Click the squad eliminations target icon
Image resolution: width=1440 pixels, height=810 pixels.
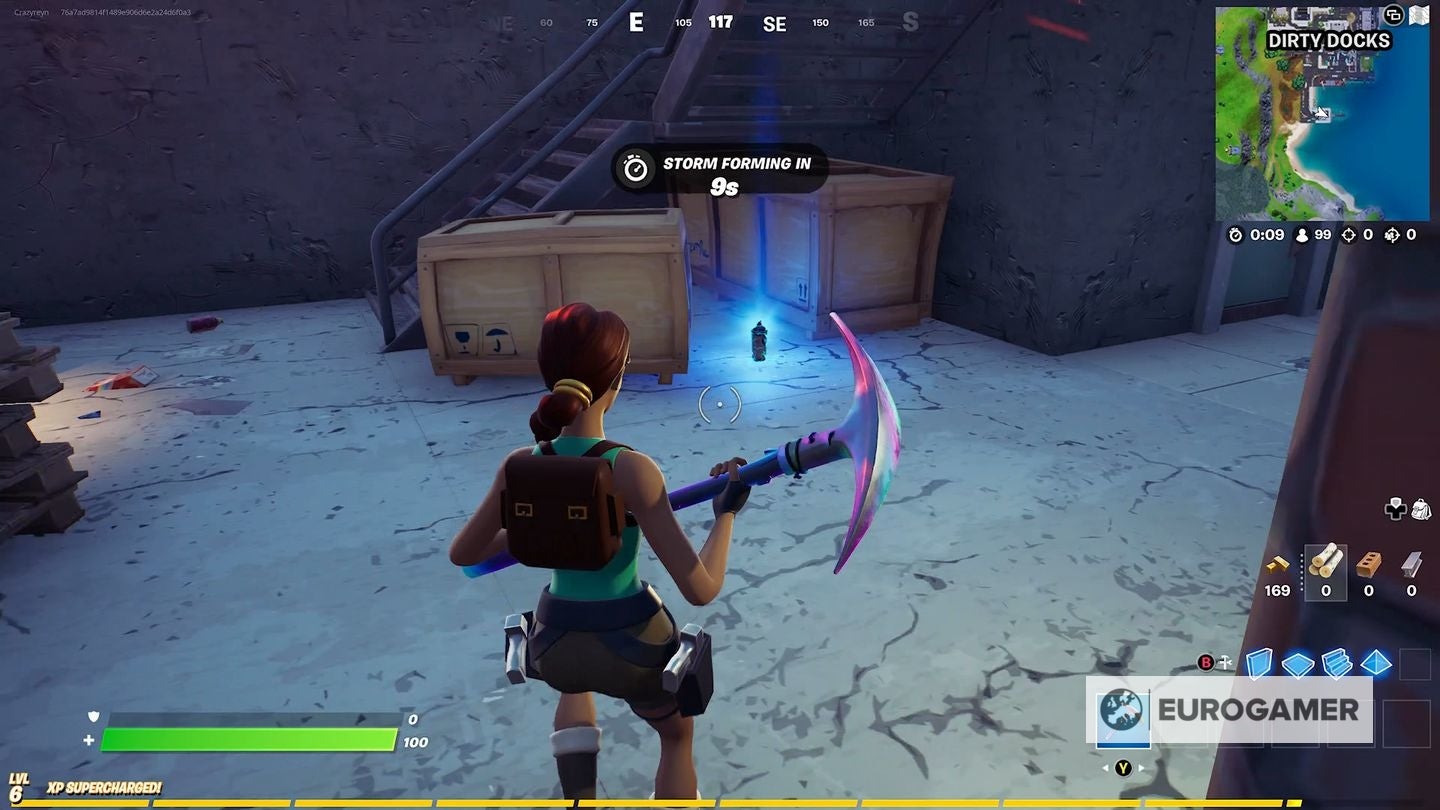coord(1390,235)
